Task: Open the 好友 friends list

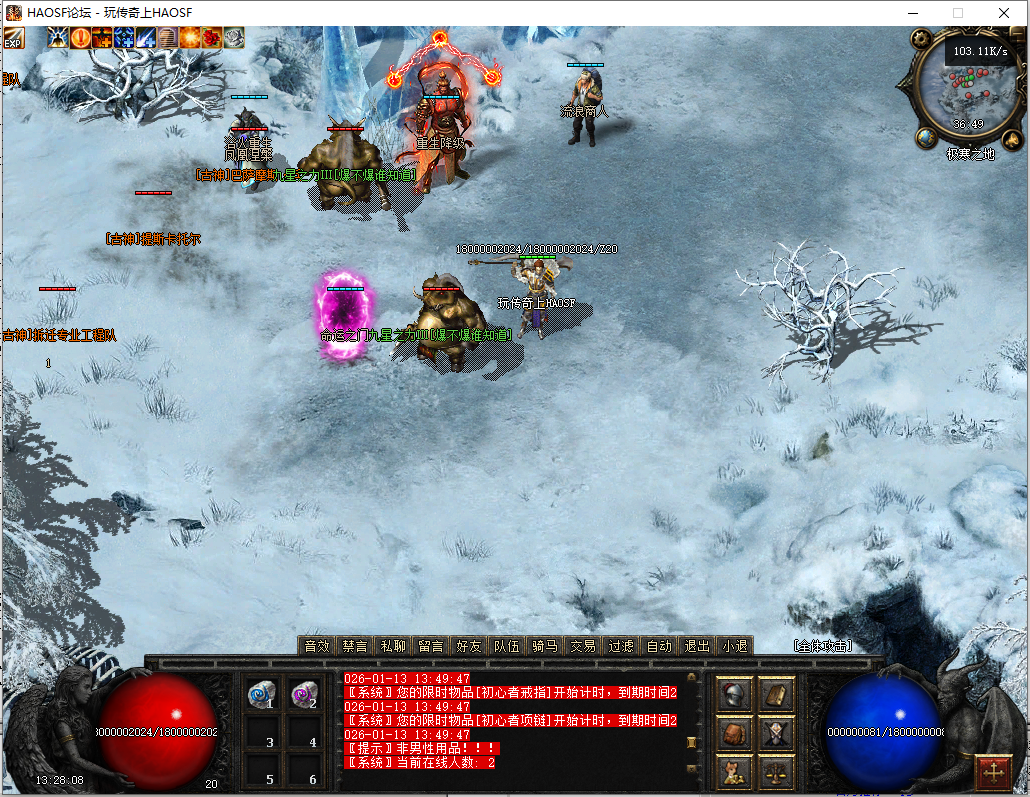Action: tap(468, 646)
